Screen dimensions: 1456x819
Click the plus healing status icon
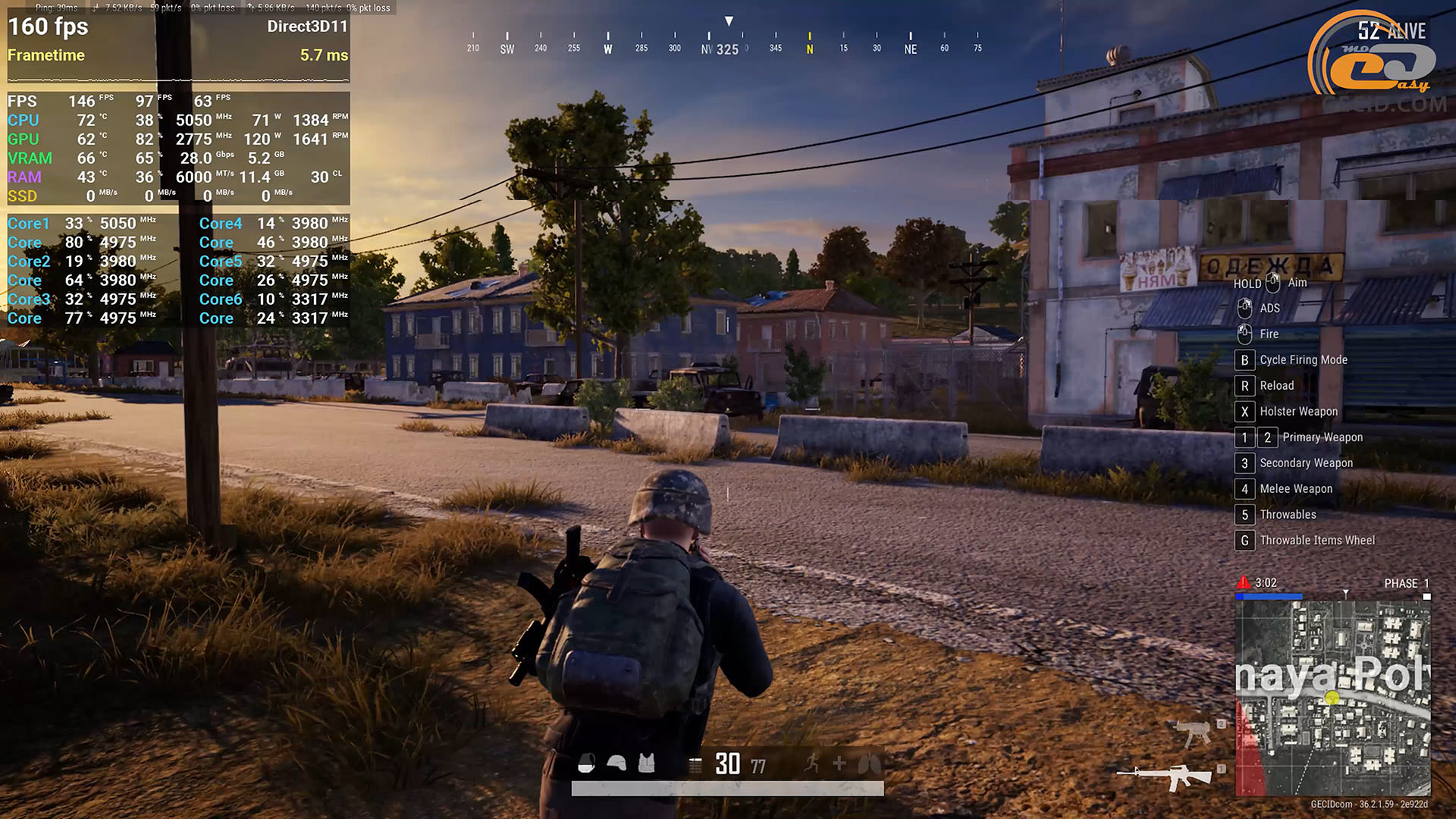point(839,763)
